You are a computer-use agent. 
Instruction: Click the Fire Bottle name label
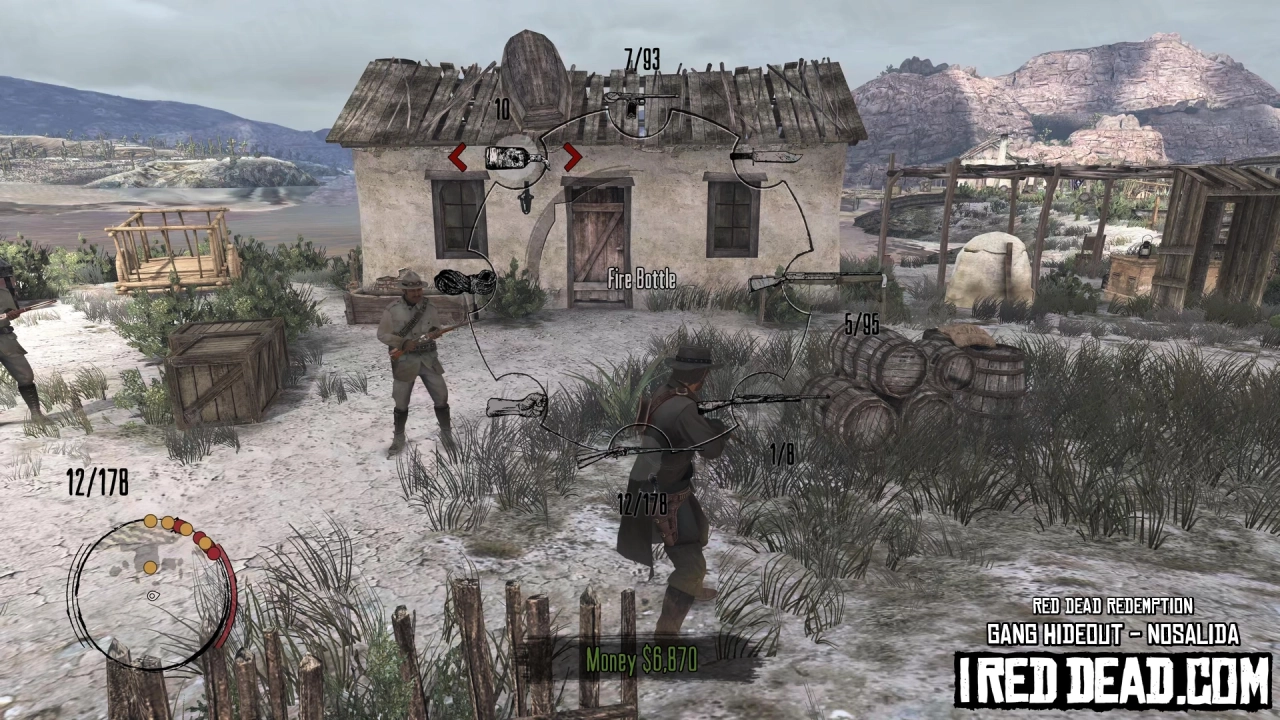(640, 280)
